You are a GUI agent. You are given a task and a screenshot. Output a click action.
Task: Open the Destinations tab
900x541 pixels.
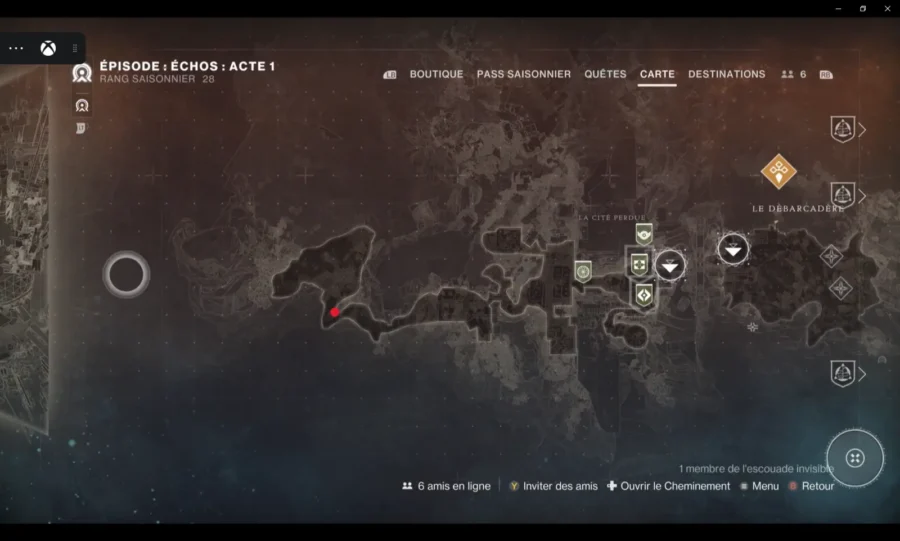click(x=726, y=74)
